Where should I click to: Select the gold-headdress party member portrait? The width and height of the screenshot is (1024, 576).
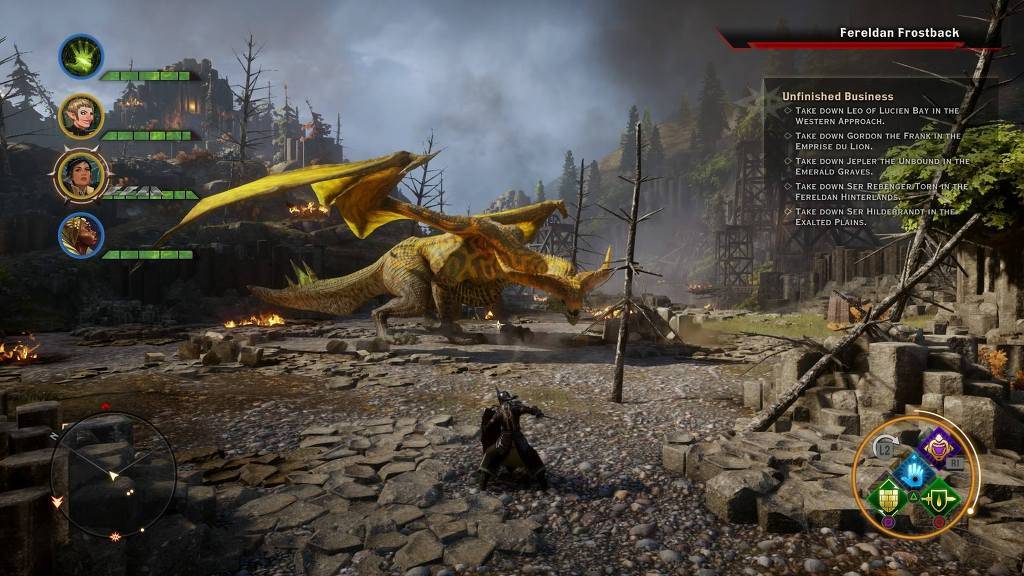tap(80, 234)
